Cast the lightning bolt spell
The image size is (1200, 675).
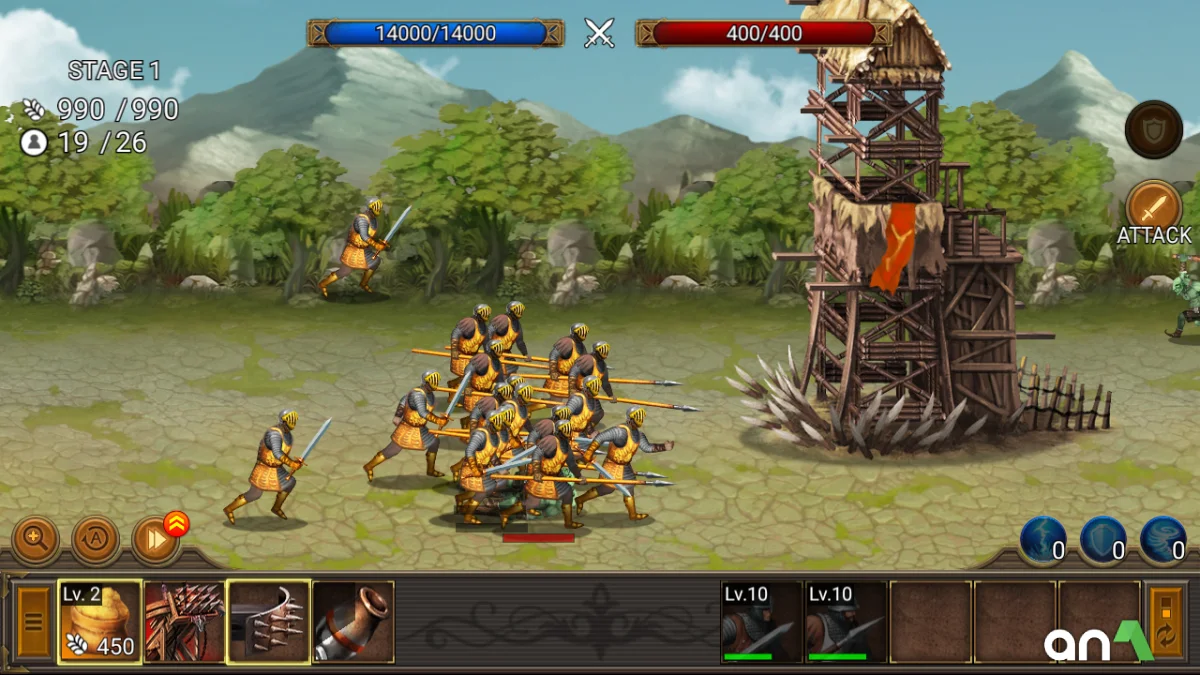pos(1043,540)
